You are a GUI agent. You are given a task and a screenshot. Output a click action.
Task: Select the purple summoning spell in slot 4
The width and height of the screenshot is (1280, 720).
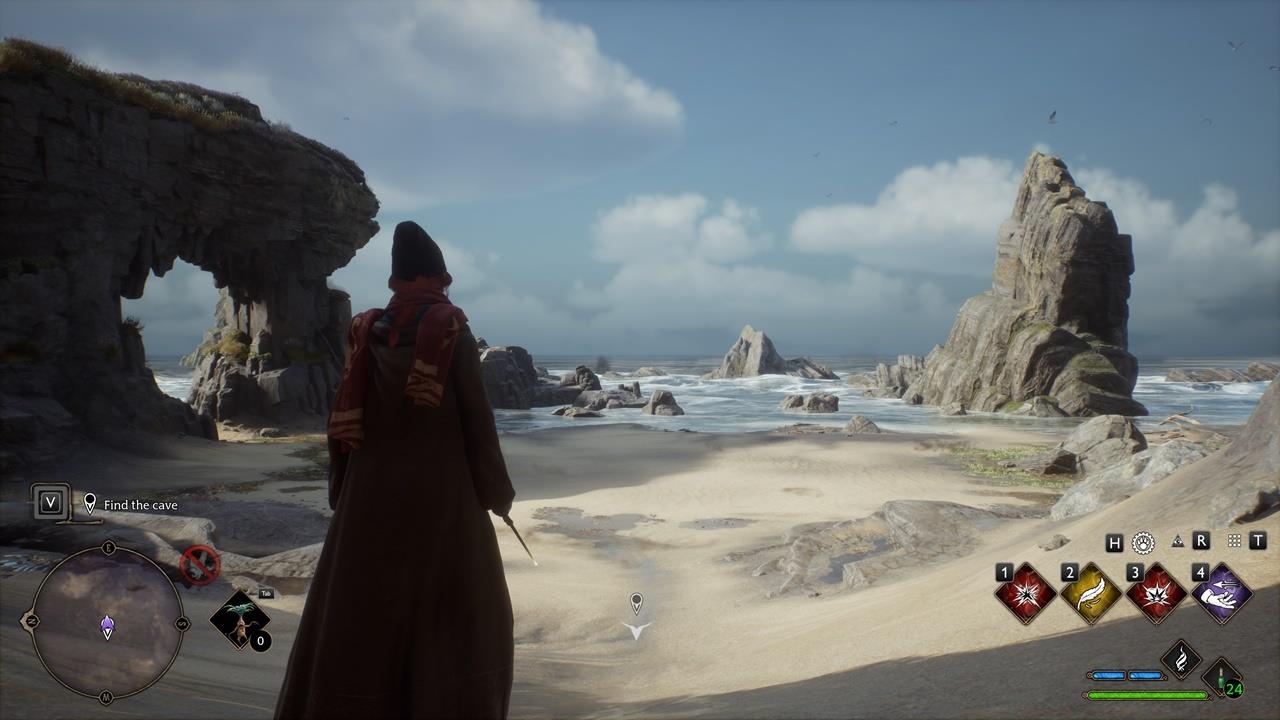click(x=1224, y=596)
